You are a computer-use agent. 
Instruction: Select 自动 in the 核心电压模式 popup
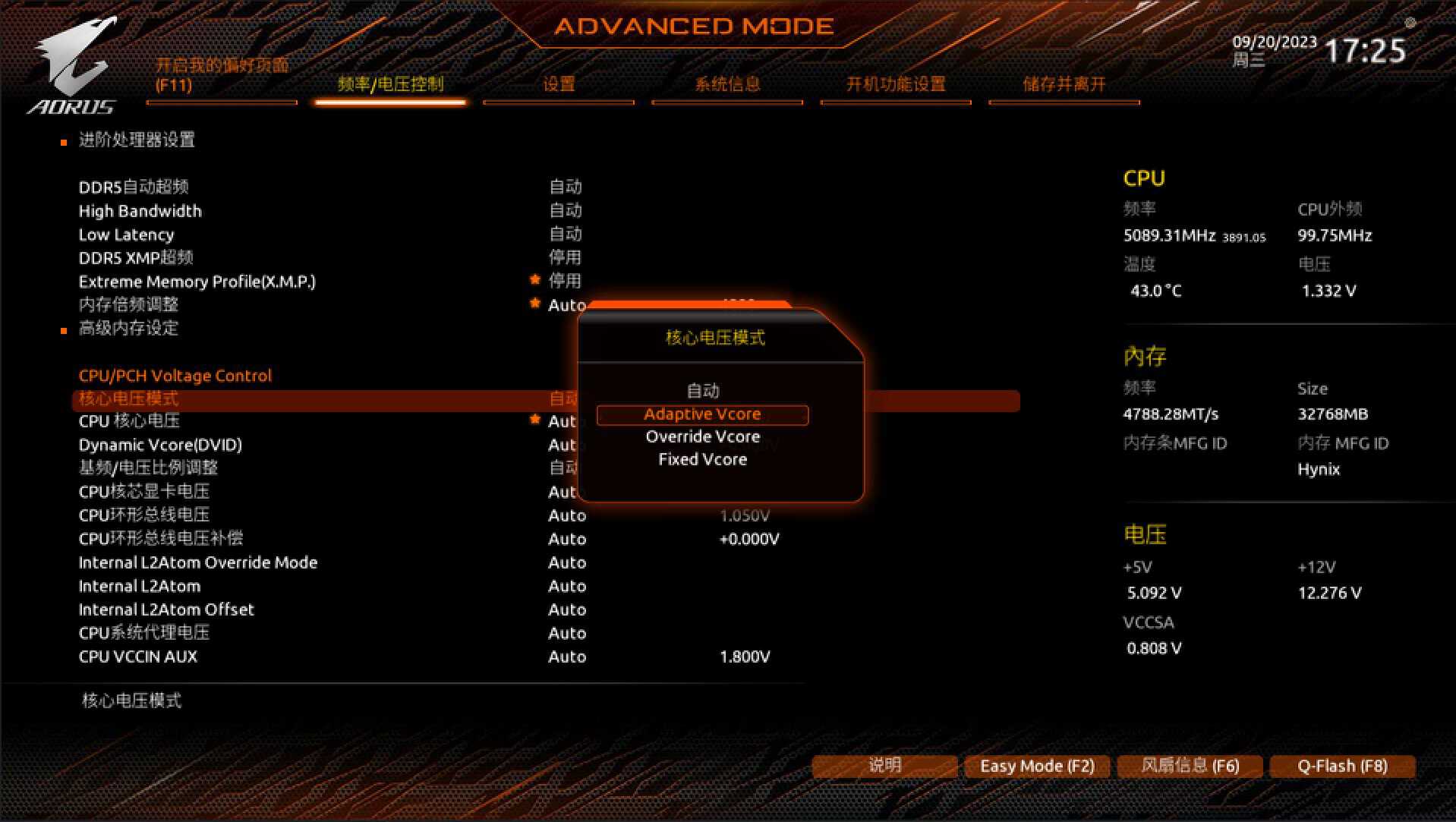[x=702, y=391]
